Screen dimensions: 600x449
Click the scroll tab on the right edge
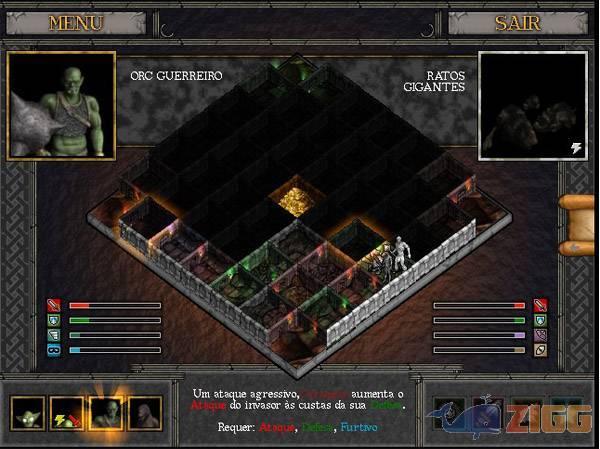coord(578,224)
